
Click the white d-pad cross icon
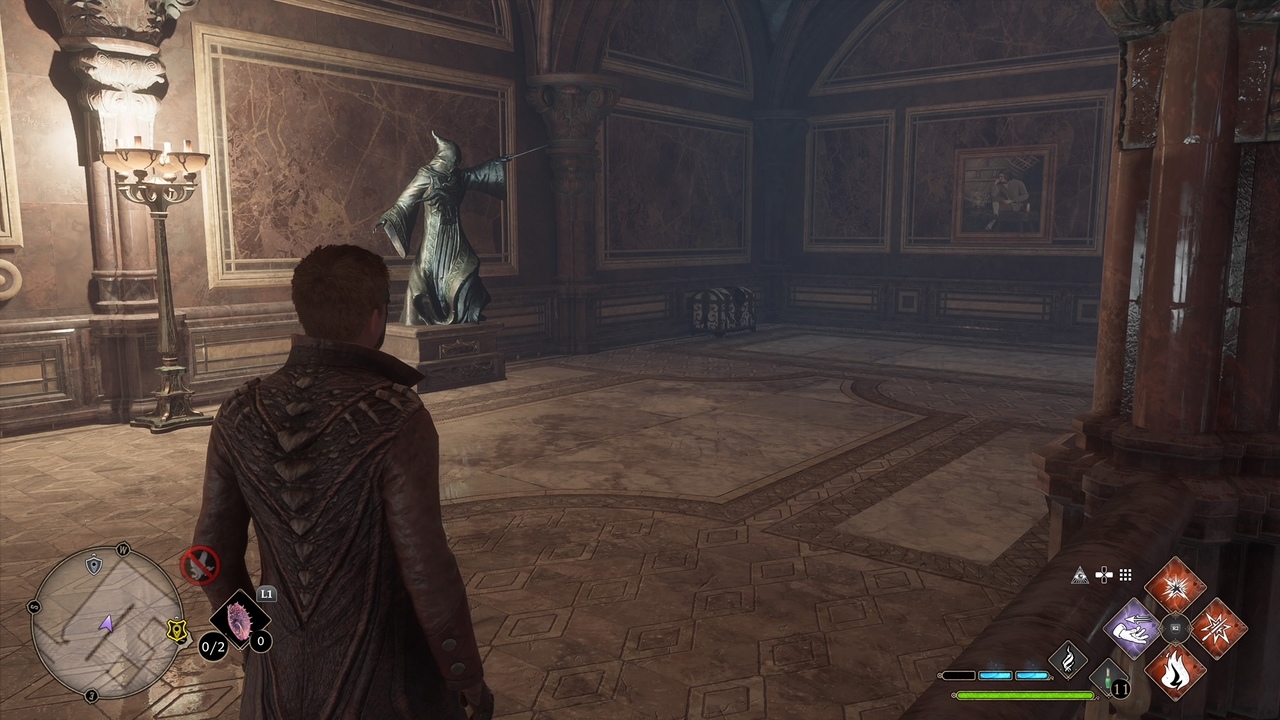click(1104, 575)
